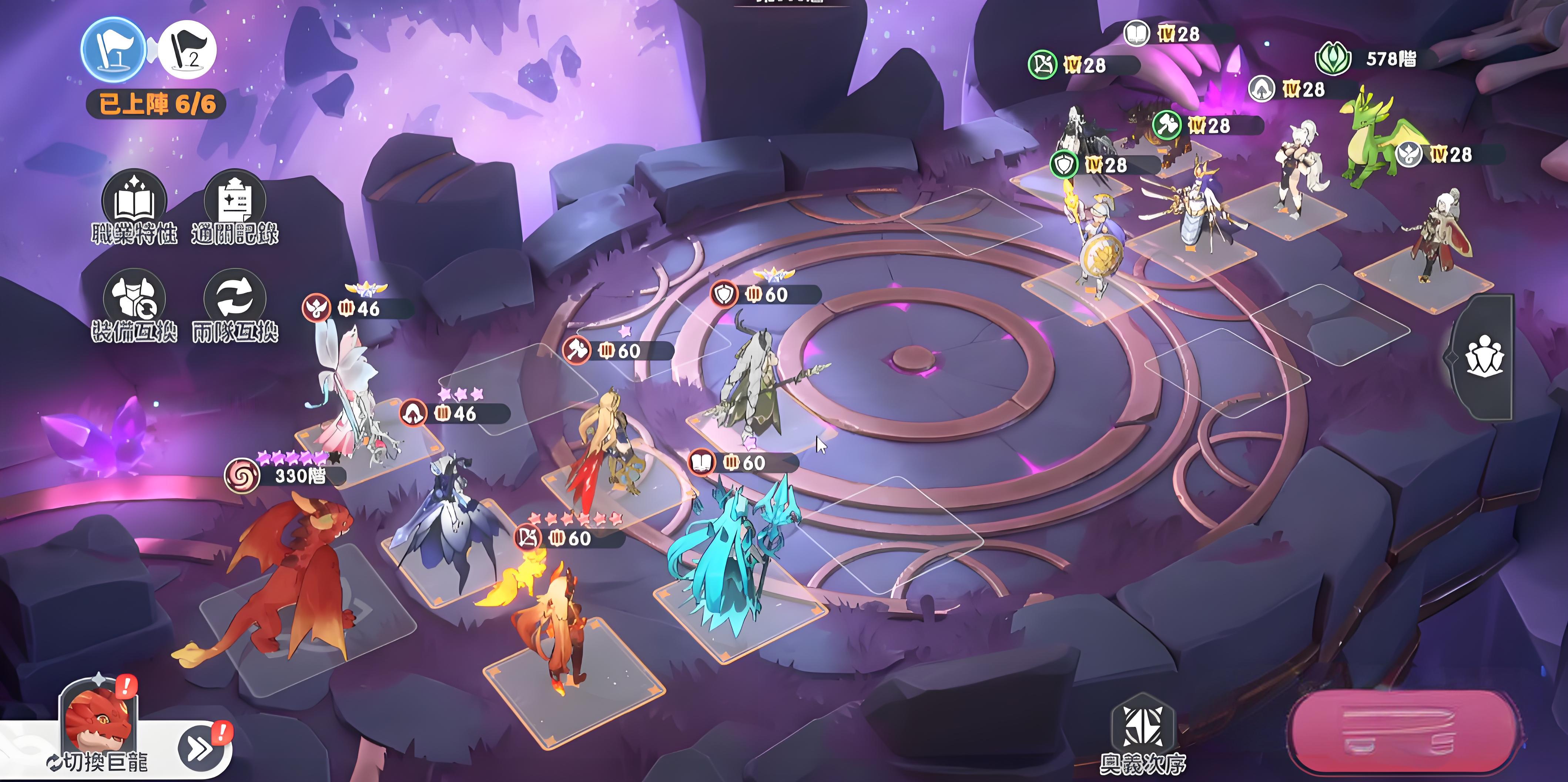Activate 兩隊互換 team swap
Screen dimensions: 1568x782
pos(235,304)
